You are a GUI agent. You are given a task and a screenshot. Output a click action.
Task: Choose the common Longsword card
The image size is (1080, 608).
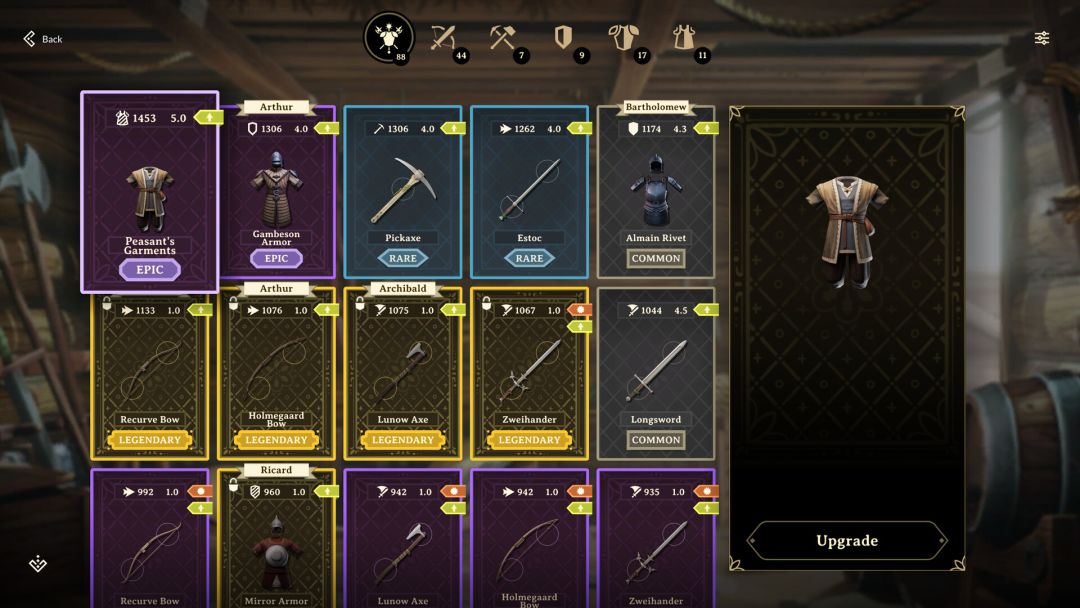pos(656,373)
